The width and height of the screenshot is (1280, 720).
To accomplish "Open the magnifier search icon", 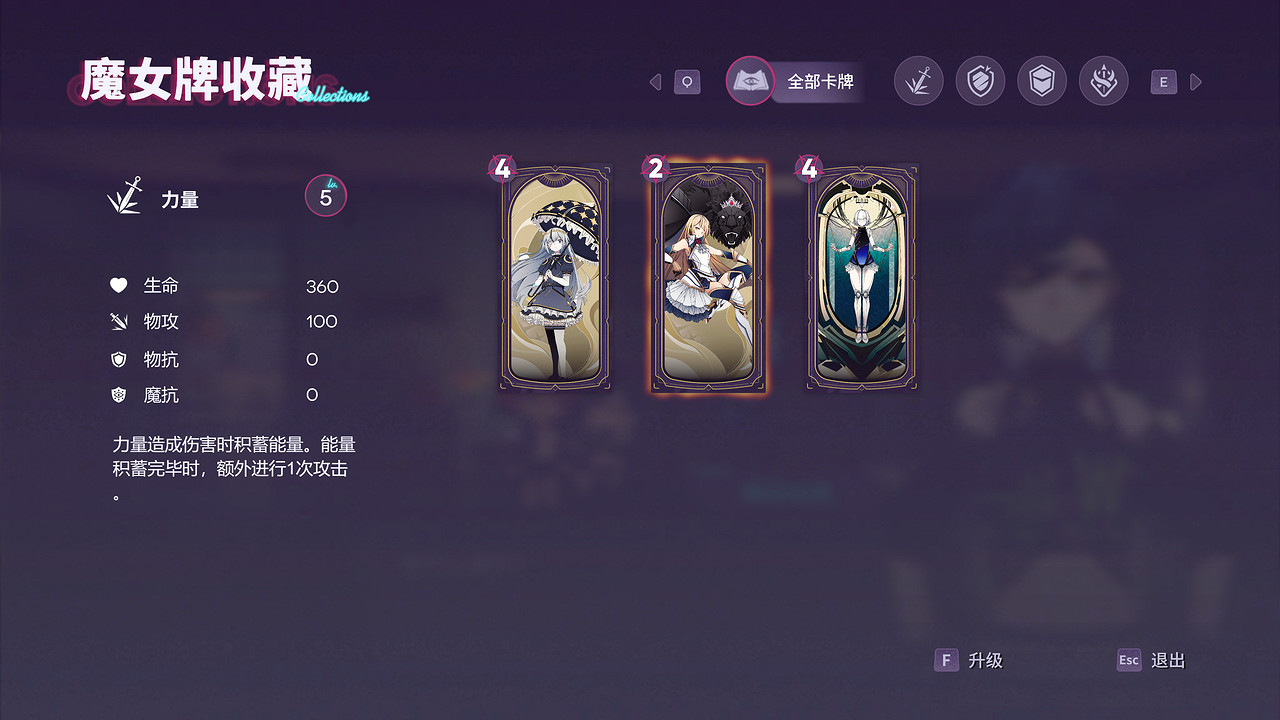I will pyautogui.click(x=686, y=81).
